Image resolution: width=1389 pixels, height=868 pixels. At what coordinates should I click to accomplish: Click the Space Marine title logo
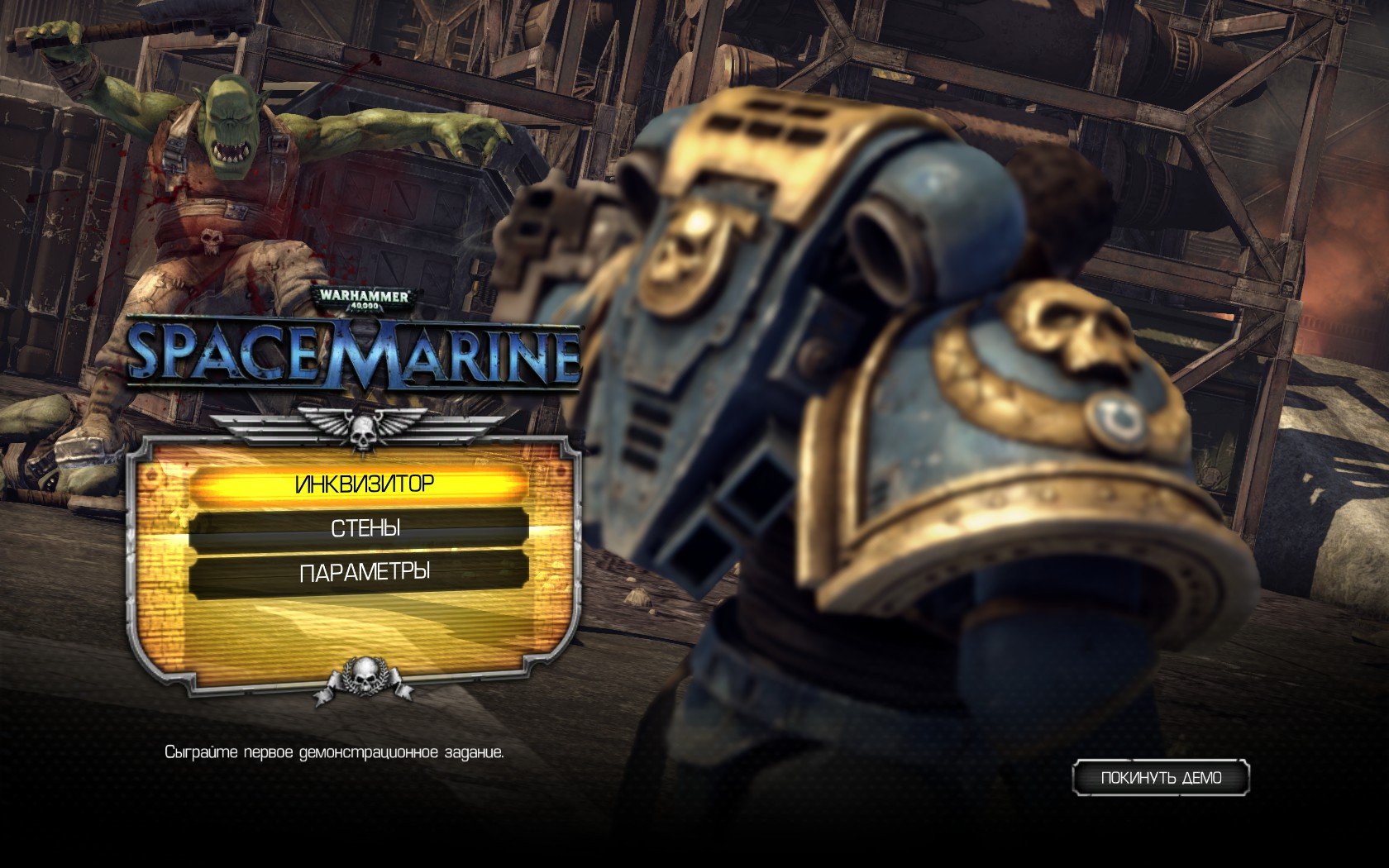coord(356,350)
